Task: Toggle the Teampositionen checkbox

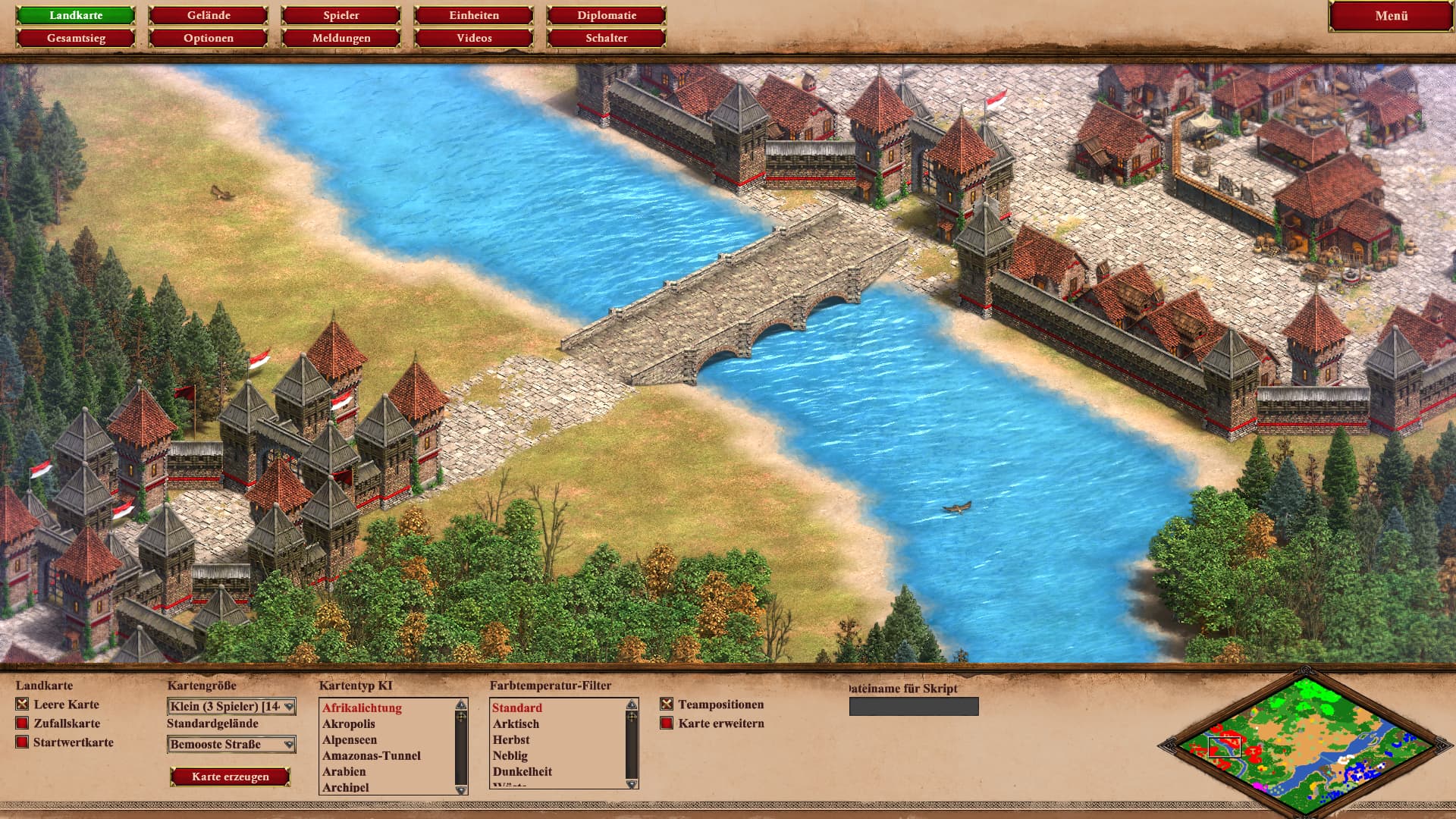Action: tap(667, 704)
